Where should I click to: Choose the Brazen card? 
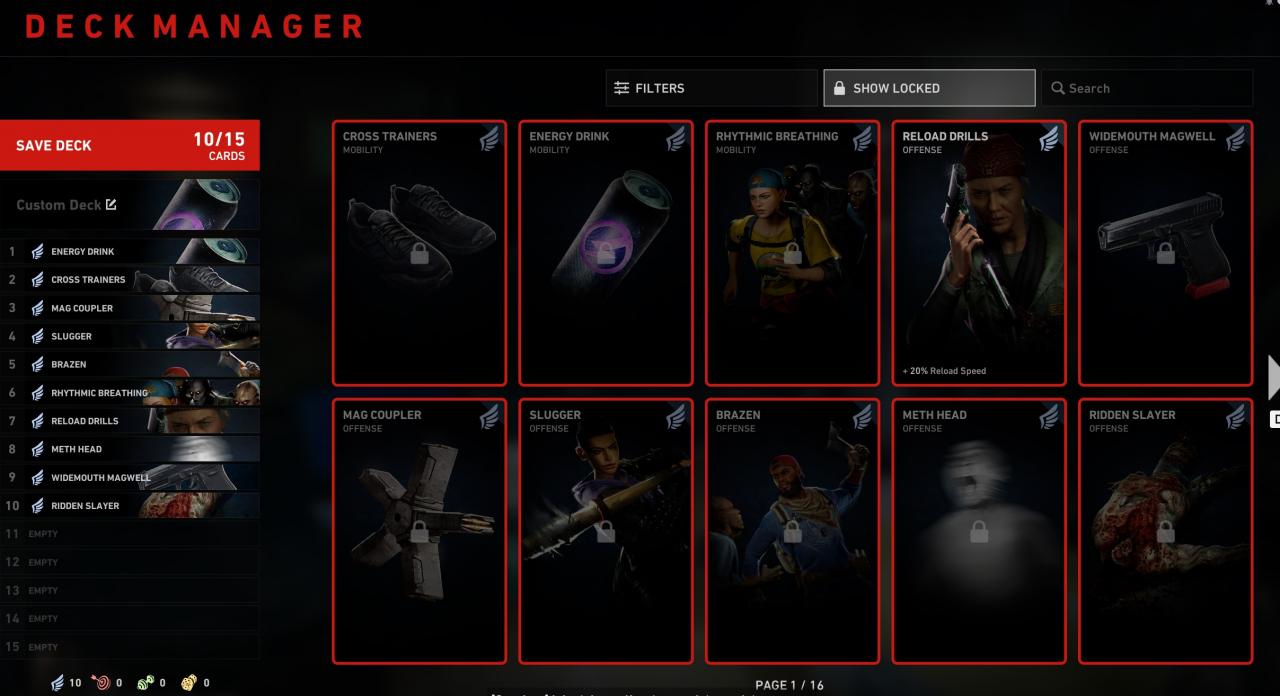point(792,531)
